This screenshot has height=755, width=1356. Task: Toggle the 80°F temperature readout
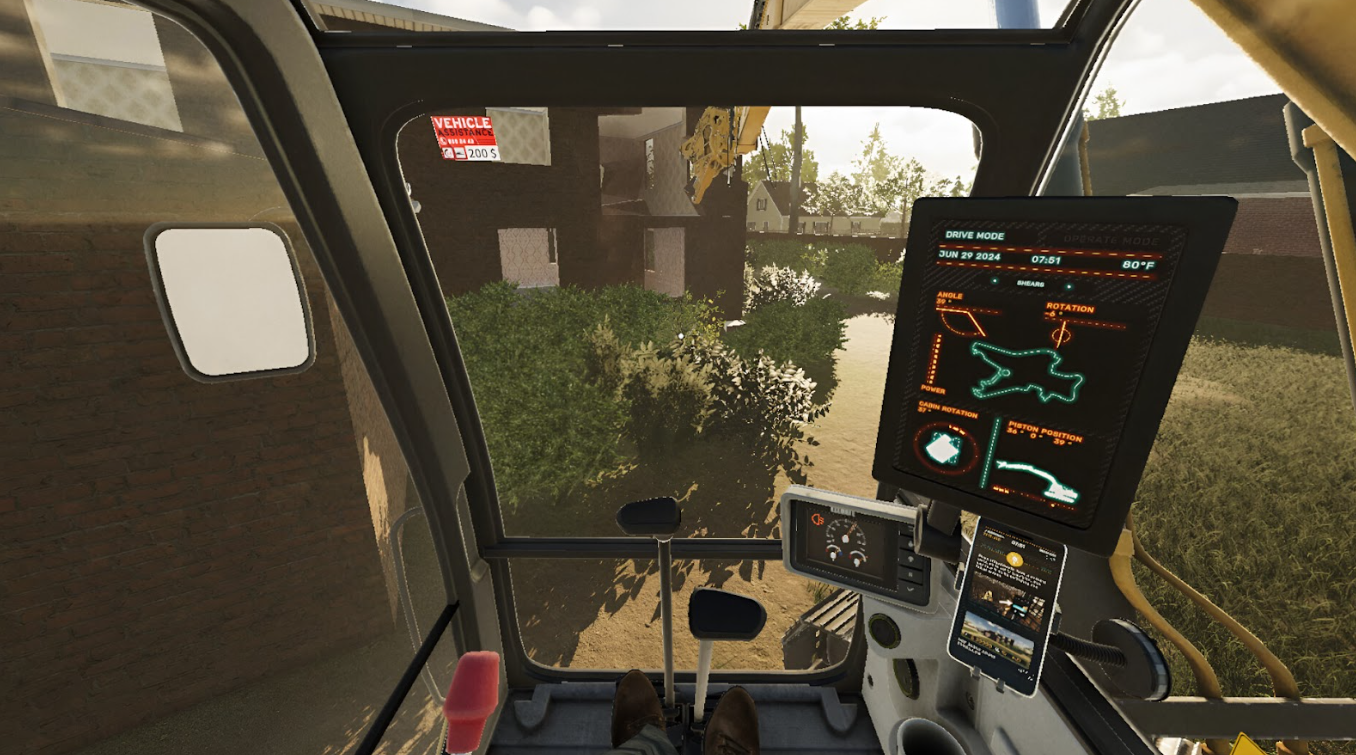(1138, 264)
